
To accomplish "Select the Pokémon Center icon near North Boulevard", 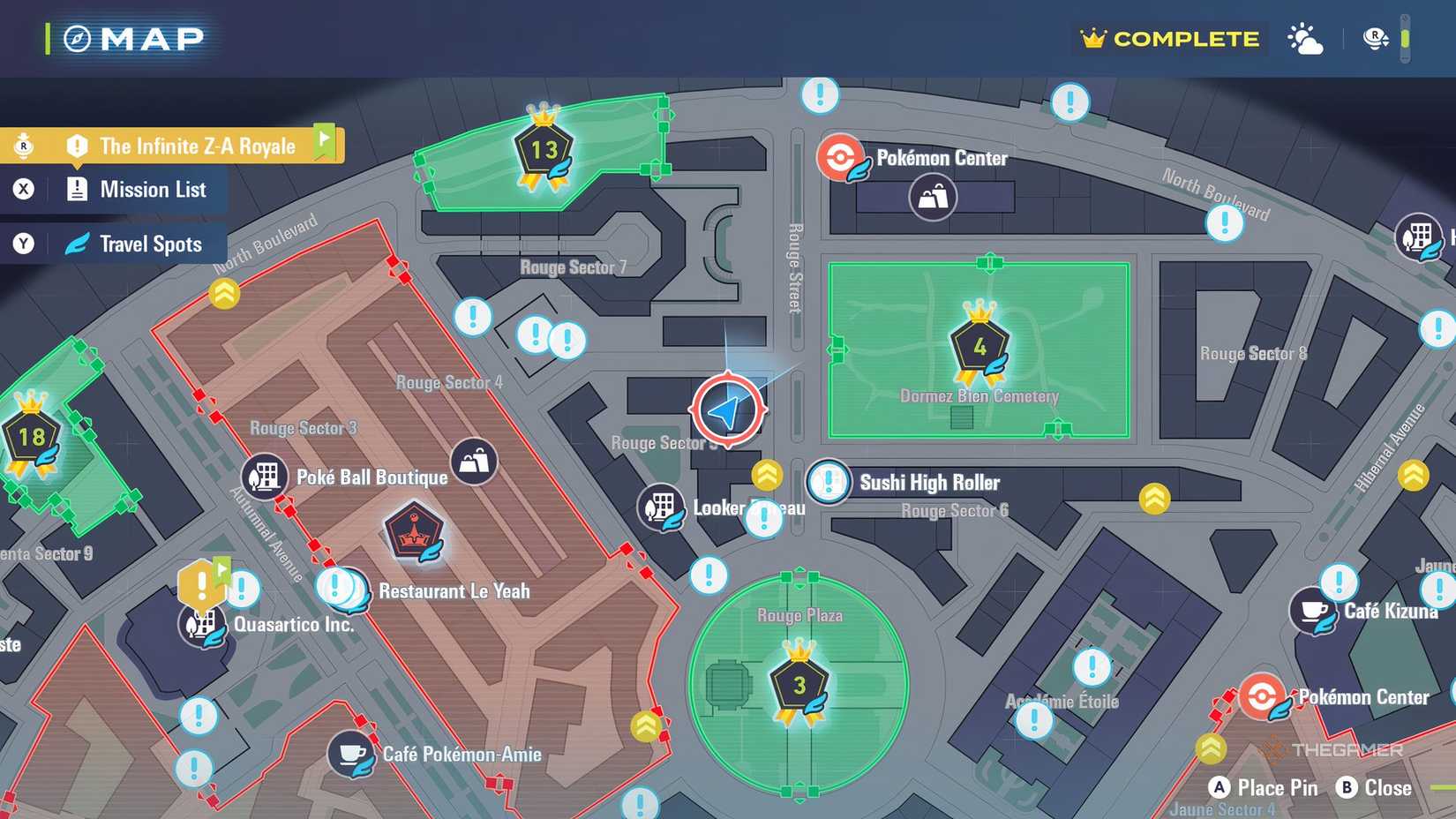I will coord(842,158).
